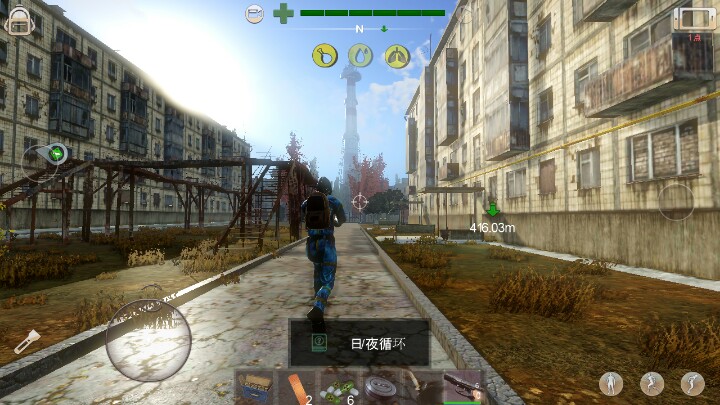
Task: Activate the running stance button
Action: (x=652, y=383)
